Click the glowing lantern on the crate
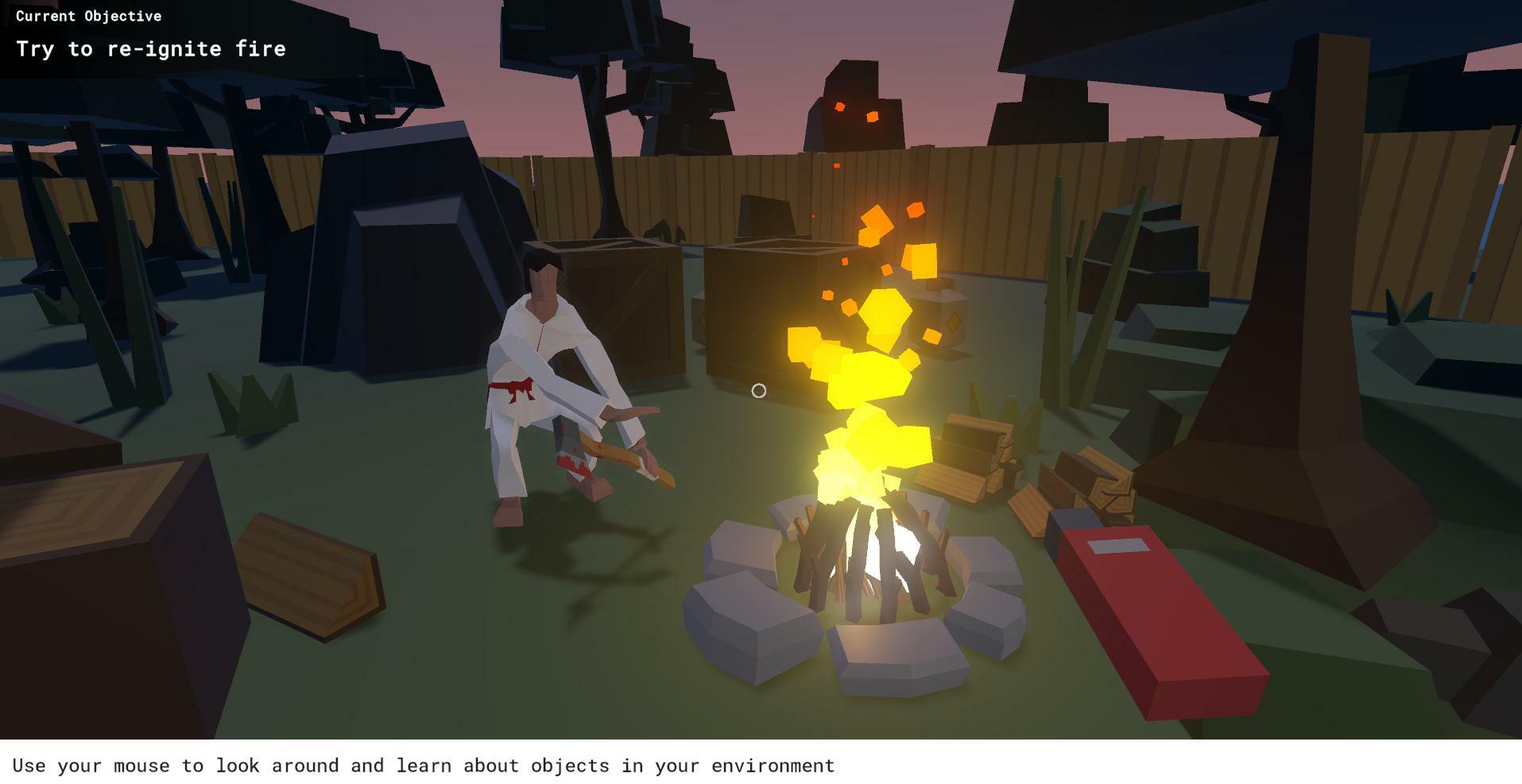 coord(944,319)
